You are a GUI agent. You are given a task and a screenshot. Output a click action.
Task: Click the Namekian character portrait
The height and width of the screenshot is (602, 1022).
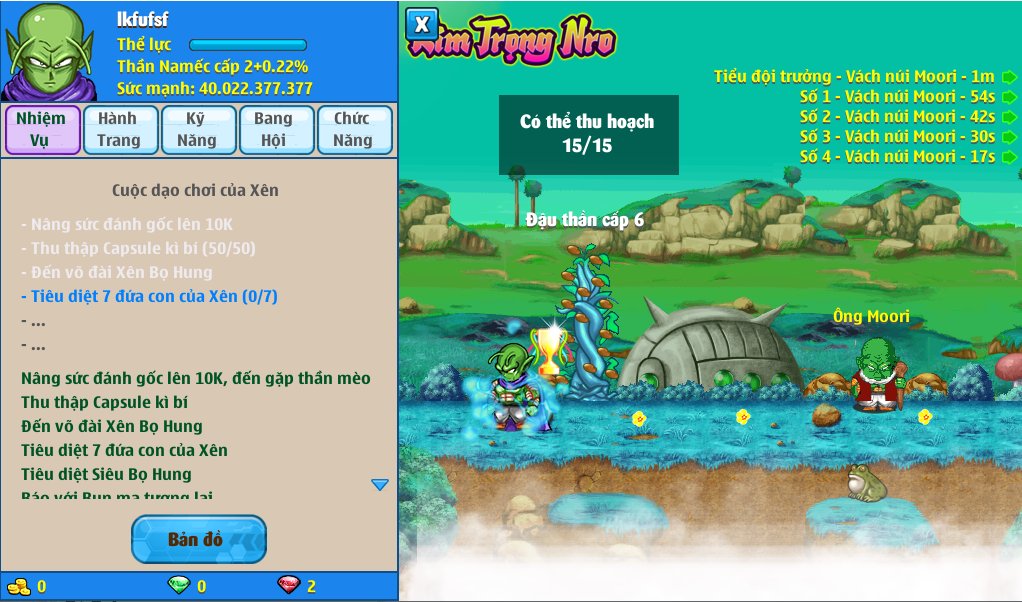pyautogui.click(x=48, y=50)
